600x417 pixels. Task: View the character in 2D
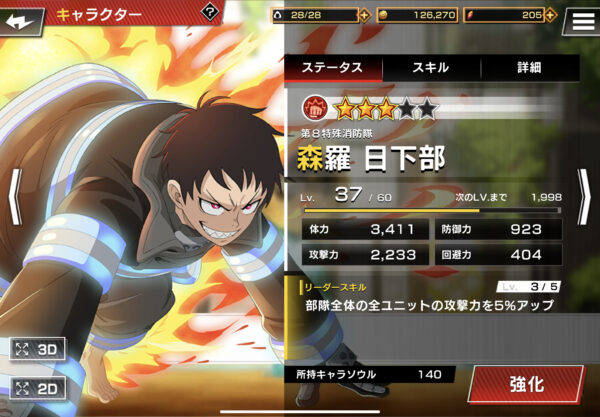[x=38, y=388]
